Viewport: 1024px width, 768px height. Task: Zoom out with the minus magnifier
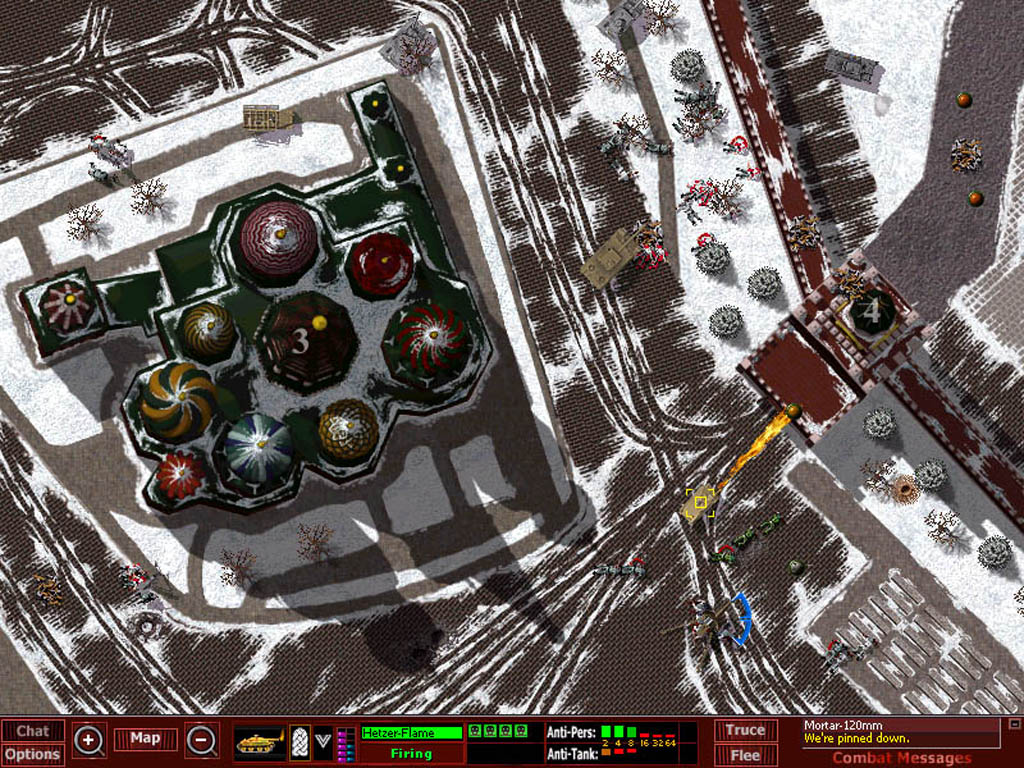201,741
